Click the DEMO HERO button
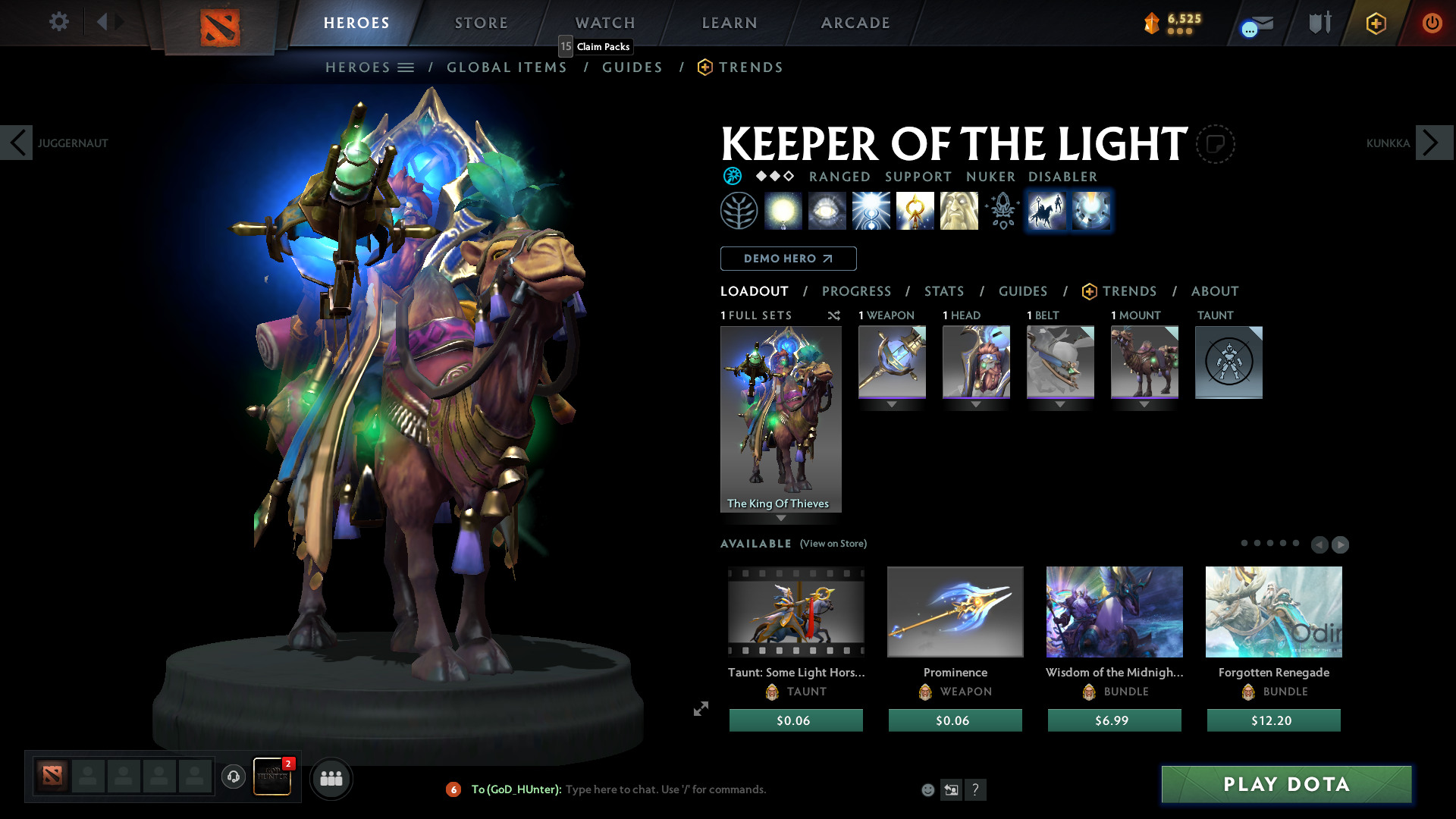1456x819 pixels. click(x=788, y=259)
